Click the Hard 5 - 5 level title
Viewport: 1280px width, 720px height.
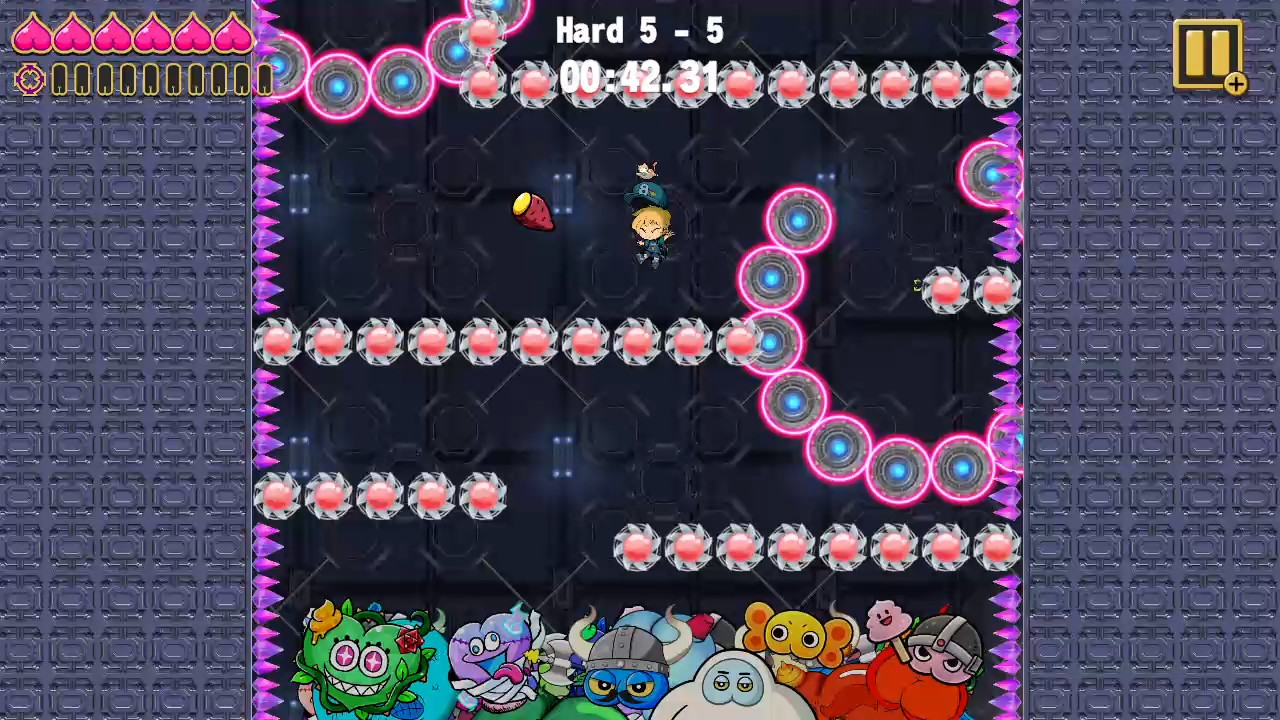pos(640,30)
